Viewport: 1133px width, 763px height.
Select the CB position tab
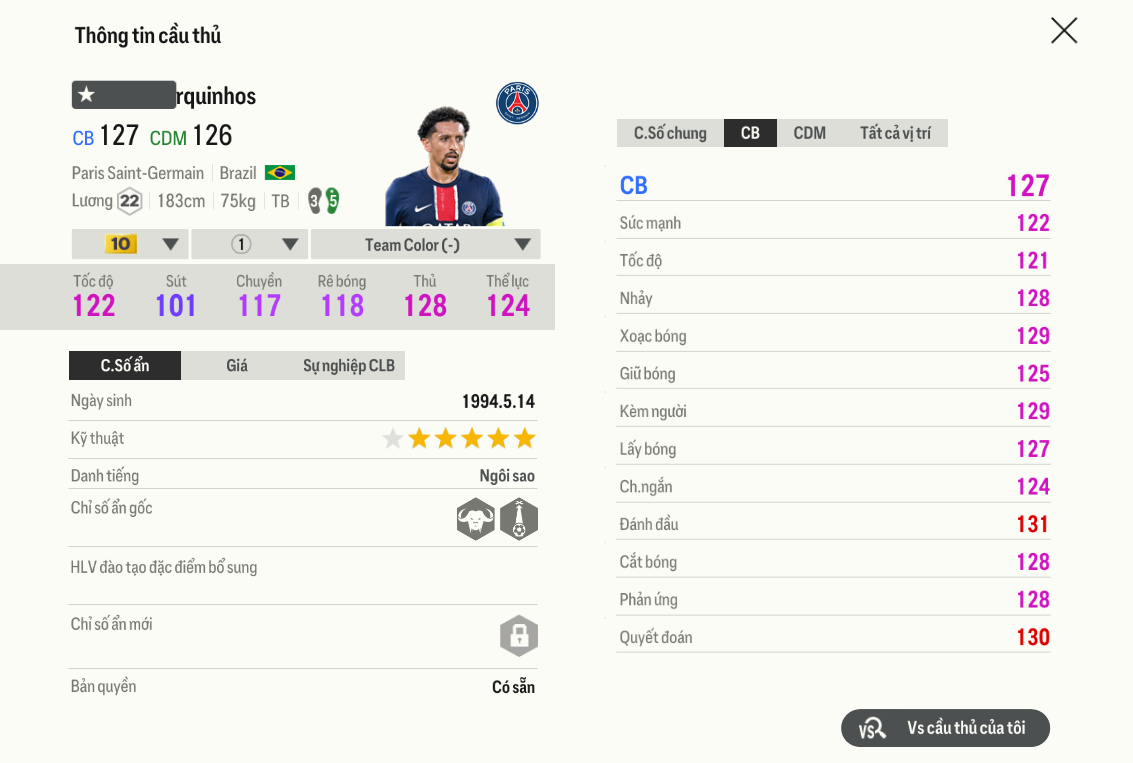coord(750,133)
